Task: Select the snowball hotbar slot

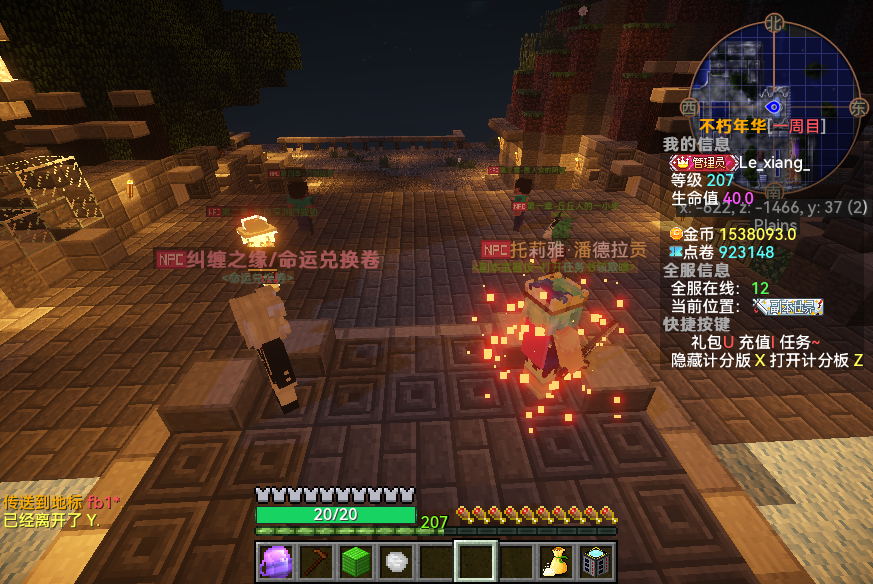Action: coord(395,561)
